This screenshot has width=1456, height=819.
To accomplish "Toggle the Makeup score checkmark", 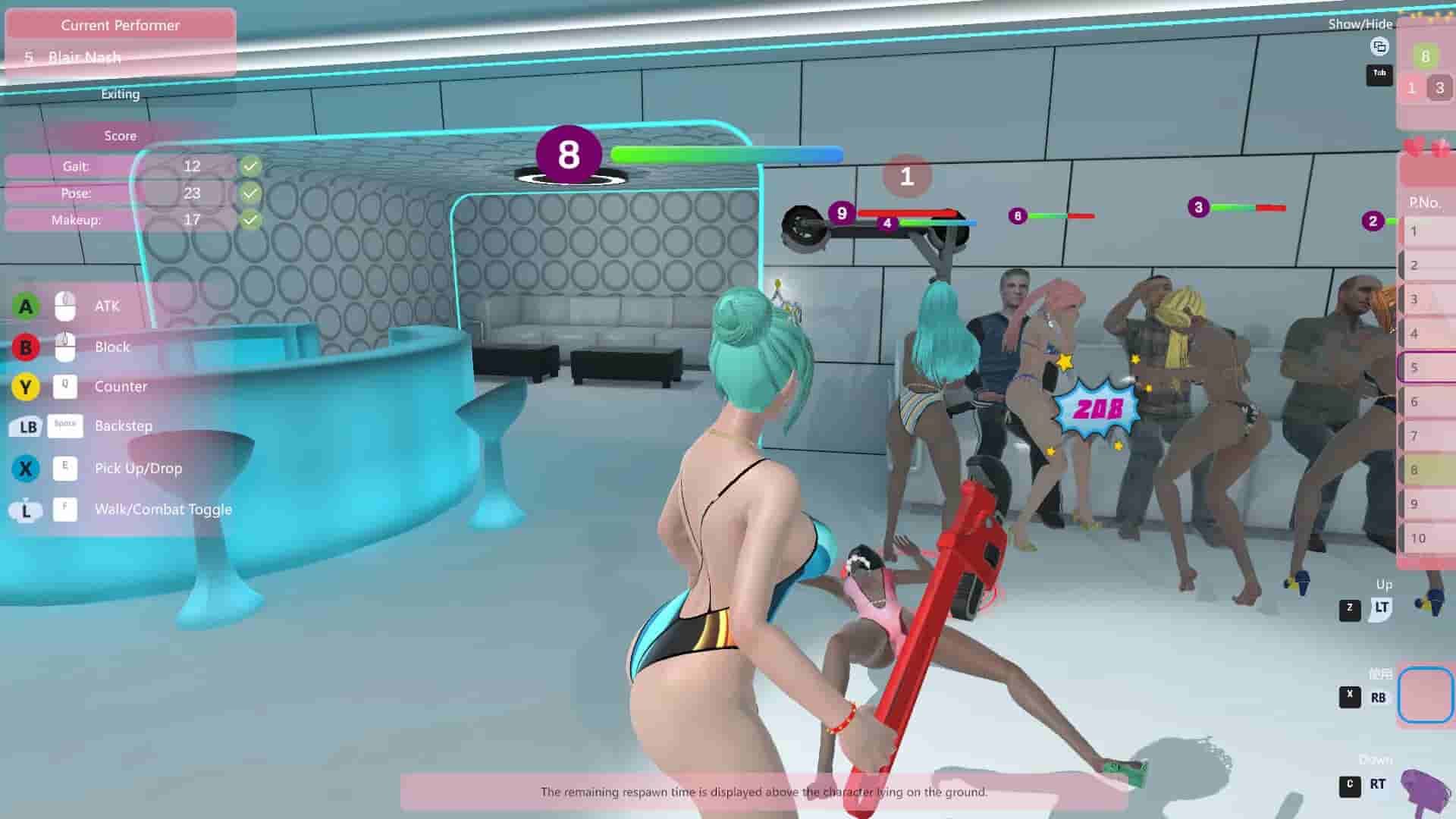I will pos(251,219).
